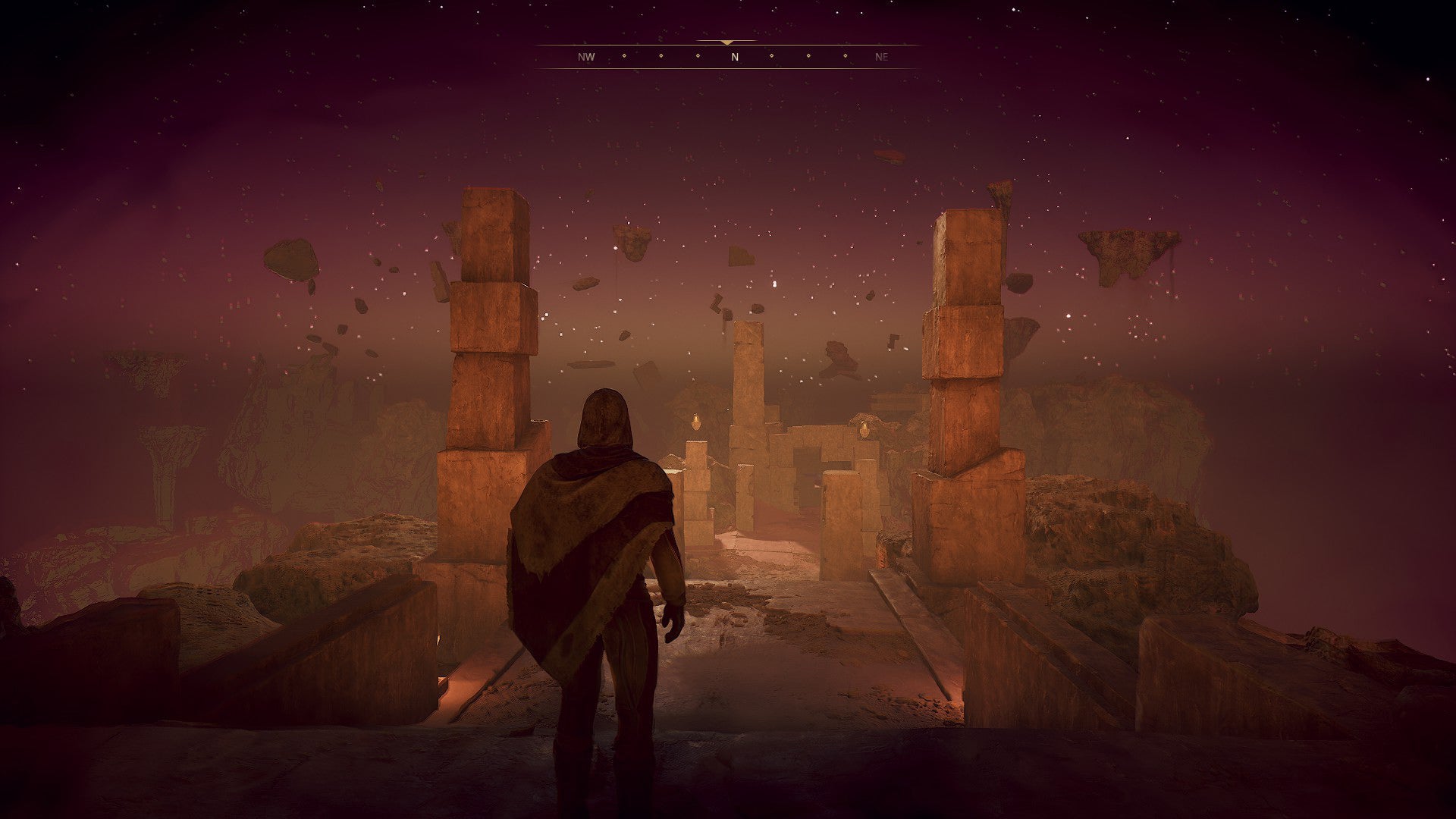Click the diamond tick nearest NW
The image size is (1456, 819).
point(624,56)
